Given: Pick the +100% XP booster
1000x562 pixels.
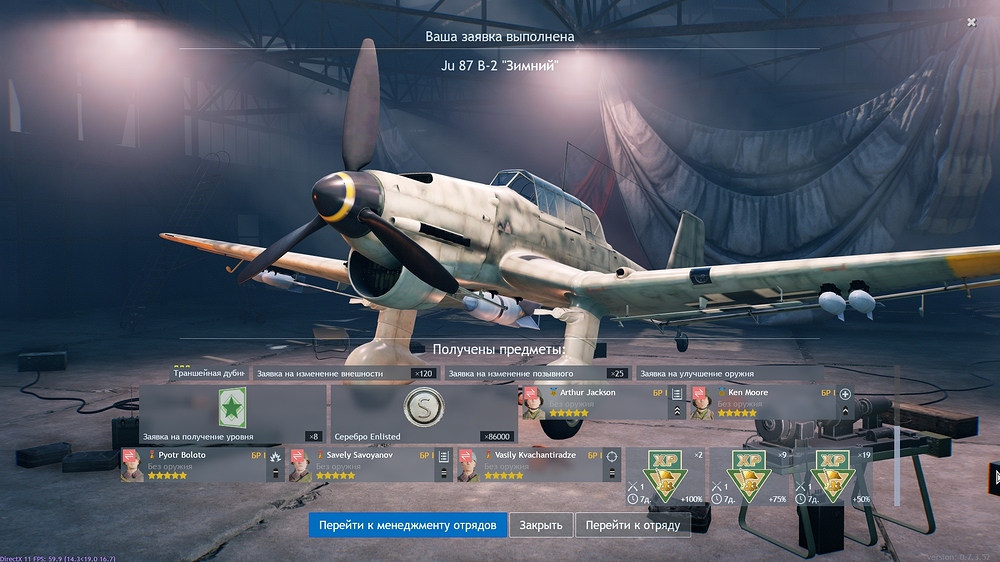Looking at the screenshot, I should (x=665, y=476).
